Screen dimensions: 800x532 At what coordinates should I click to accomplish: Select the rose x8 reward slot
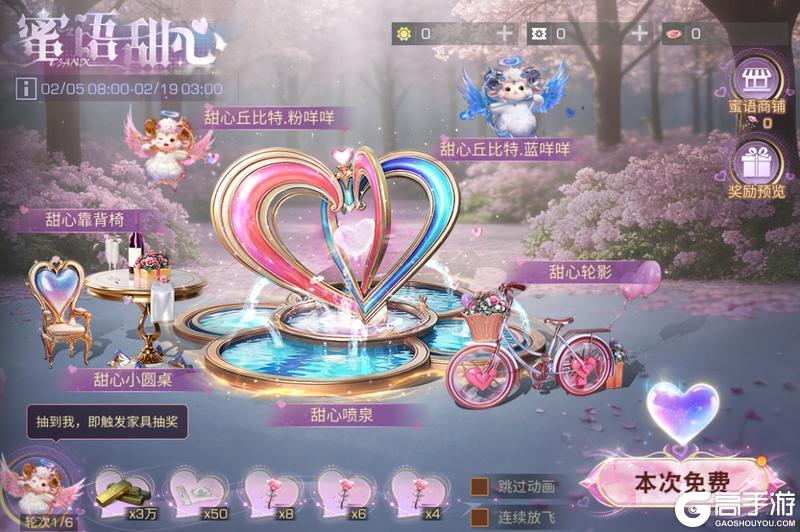click(268, 489)
